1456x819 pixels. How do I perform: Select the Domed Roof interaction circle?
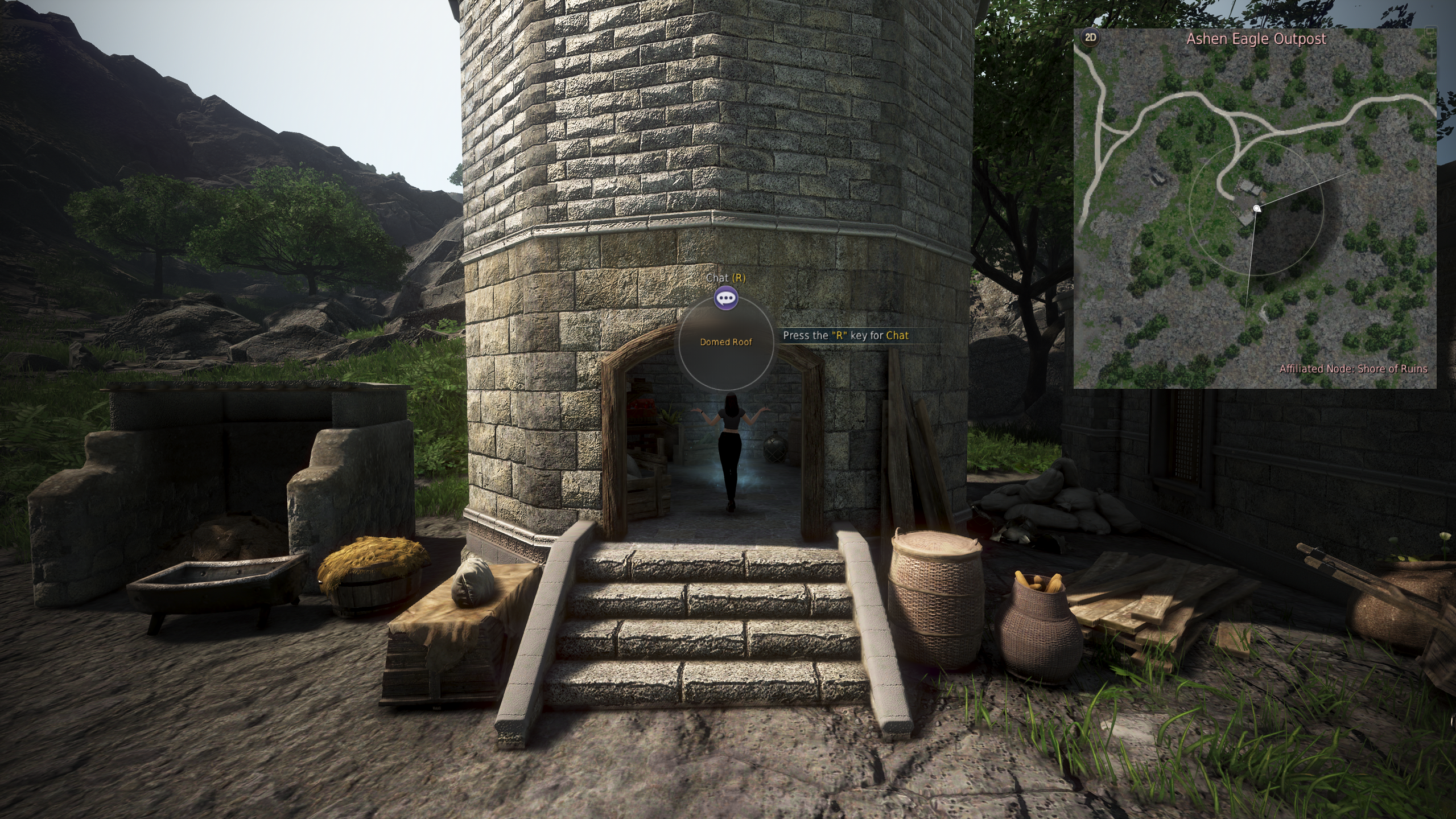[x=726, y=342]
